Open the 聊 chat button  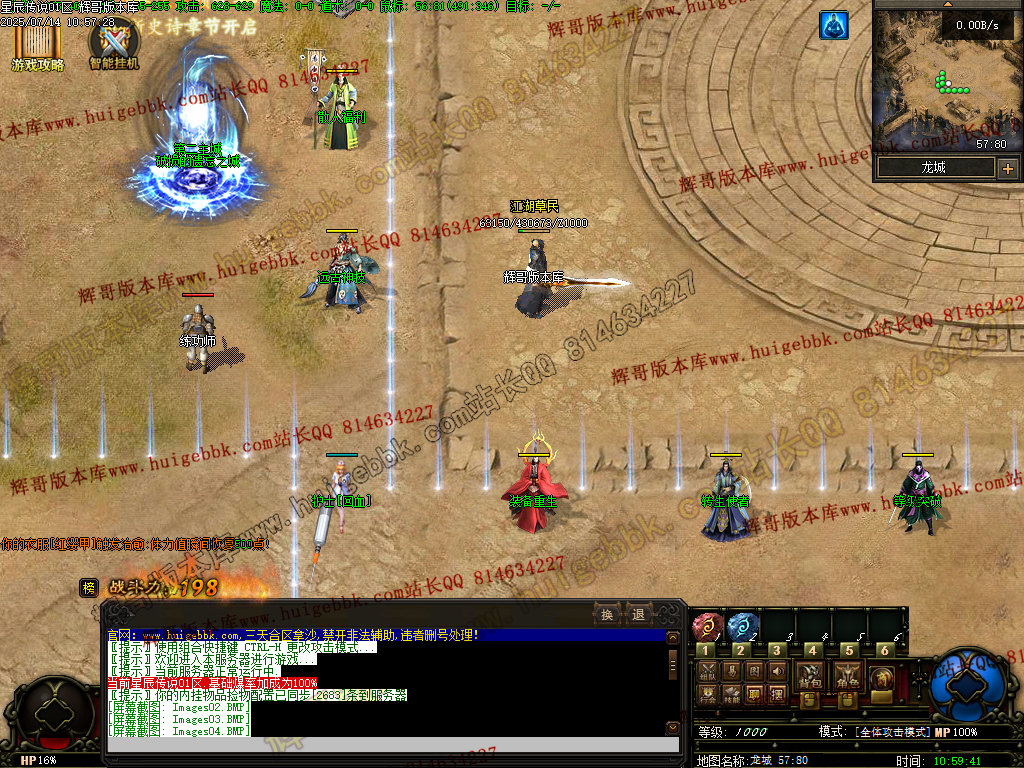(x=754, y=695)
